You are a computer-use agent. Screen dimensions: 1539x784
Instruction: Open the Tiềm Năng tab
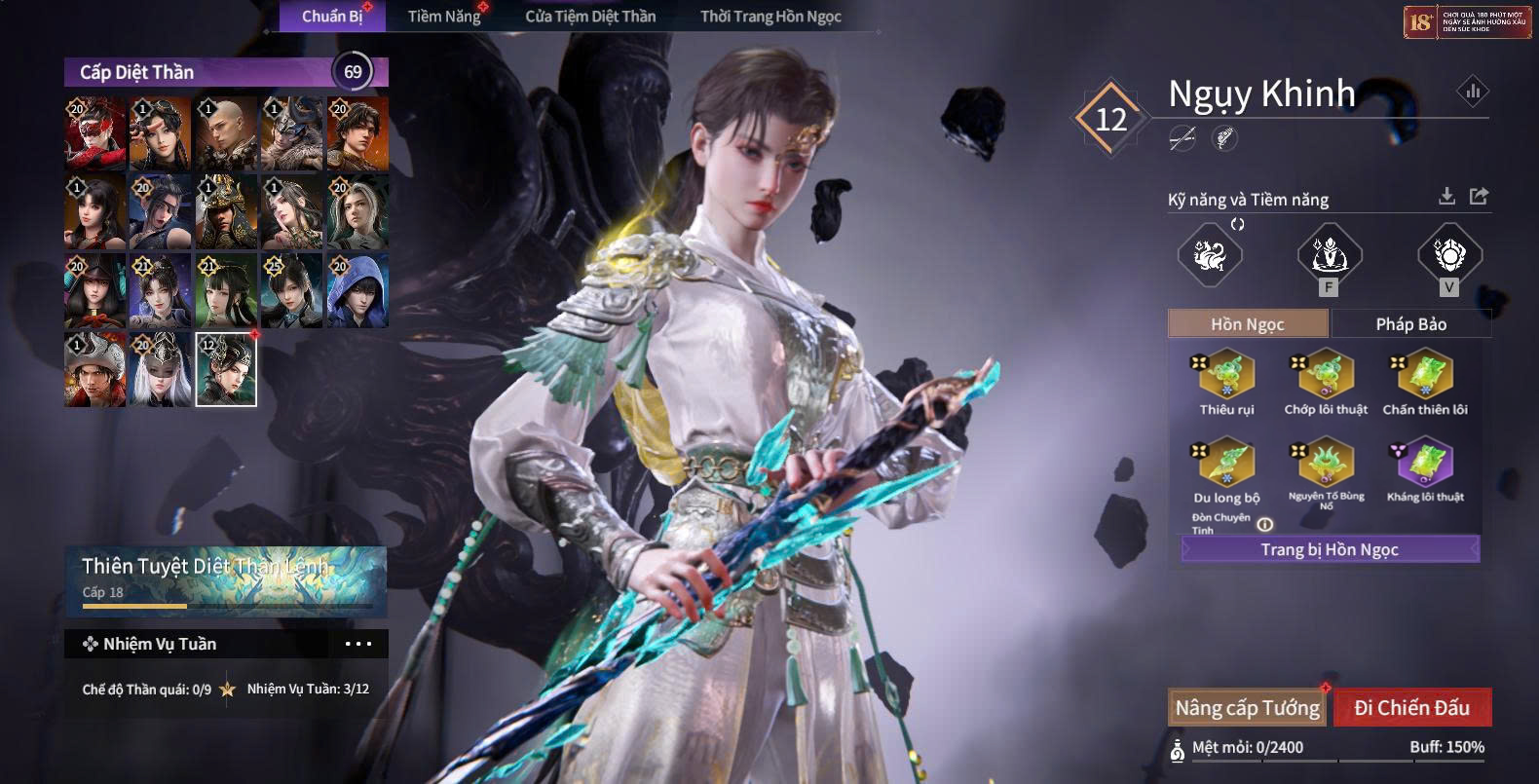click(x=443, y=16)
